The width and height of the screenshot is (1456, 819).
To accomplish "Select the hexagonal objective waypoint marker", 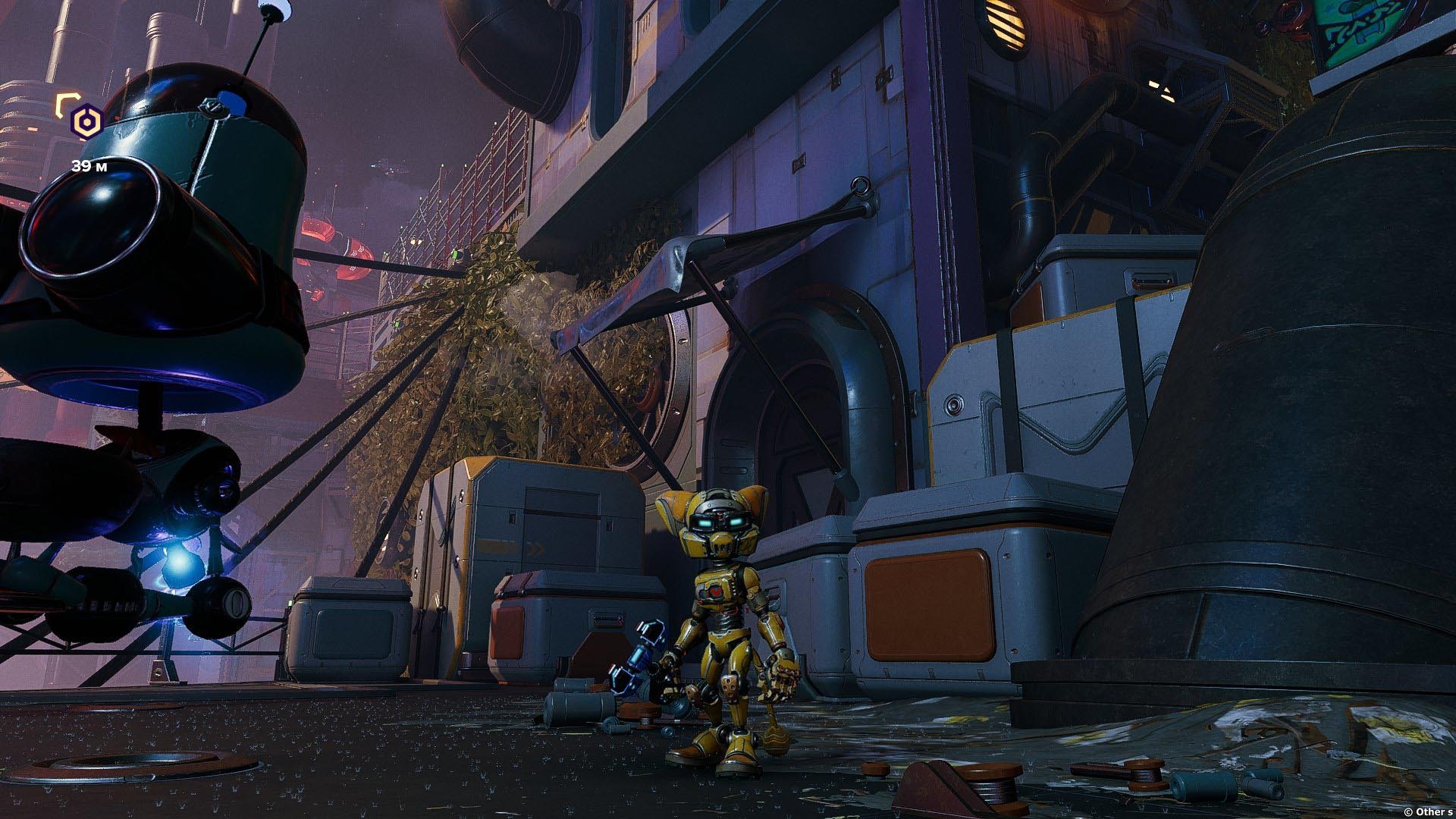I will [x=86, y=121].
